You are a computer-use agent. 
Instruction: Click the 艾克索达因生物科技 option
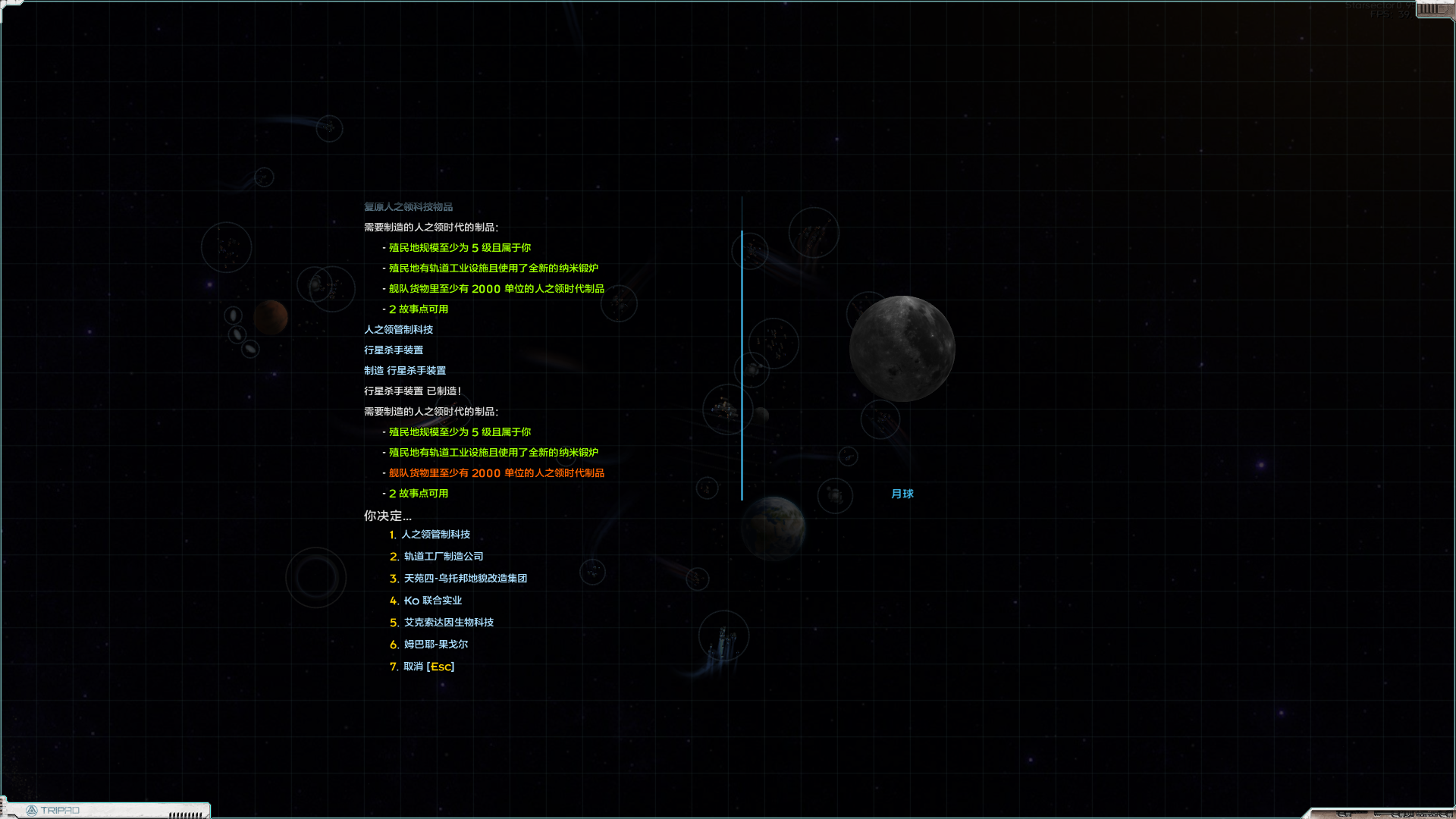point(448,622)
